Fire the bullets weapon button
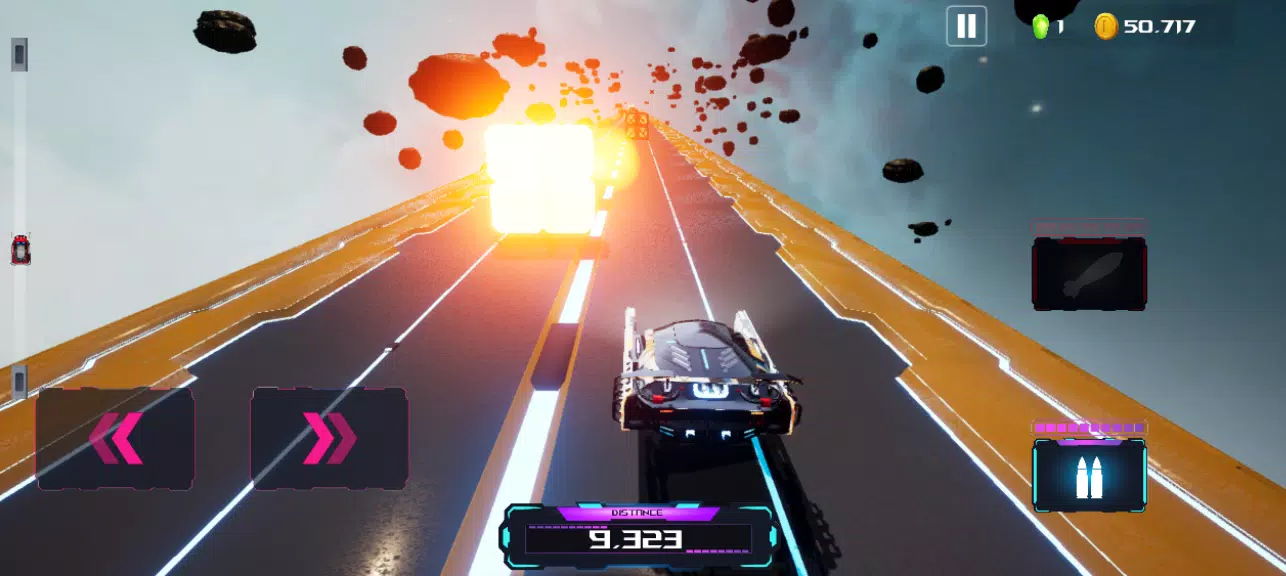 (x=1089, y=476)
